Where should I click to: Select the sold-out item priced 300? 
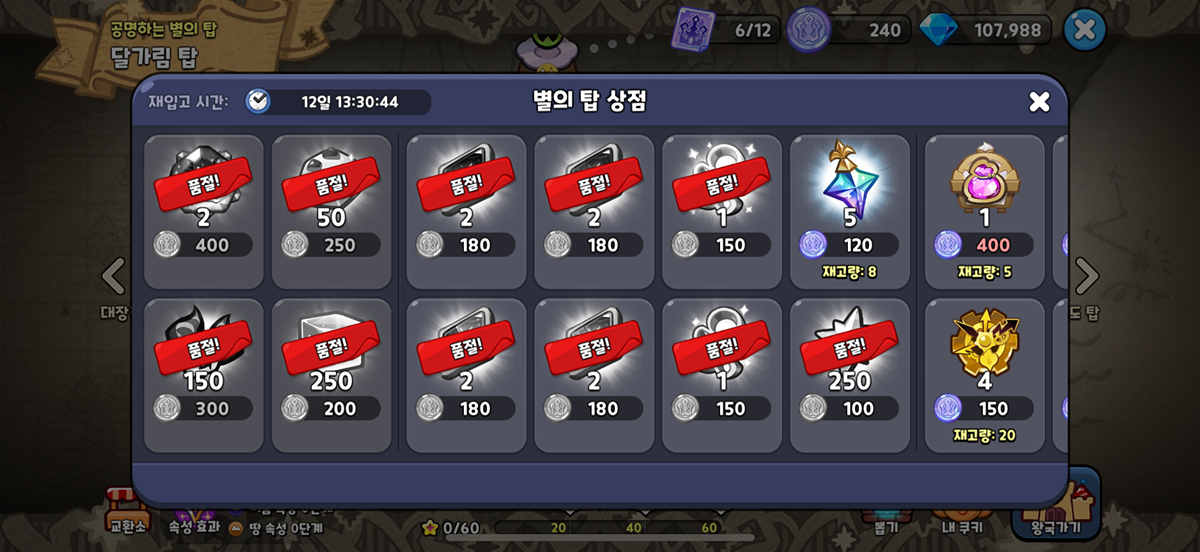[x=204, y=374]
